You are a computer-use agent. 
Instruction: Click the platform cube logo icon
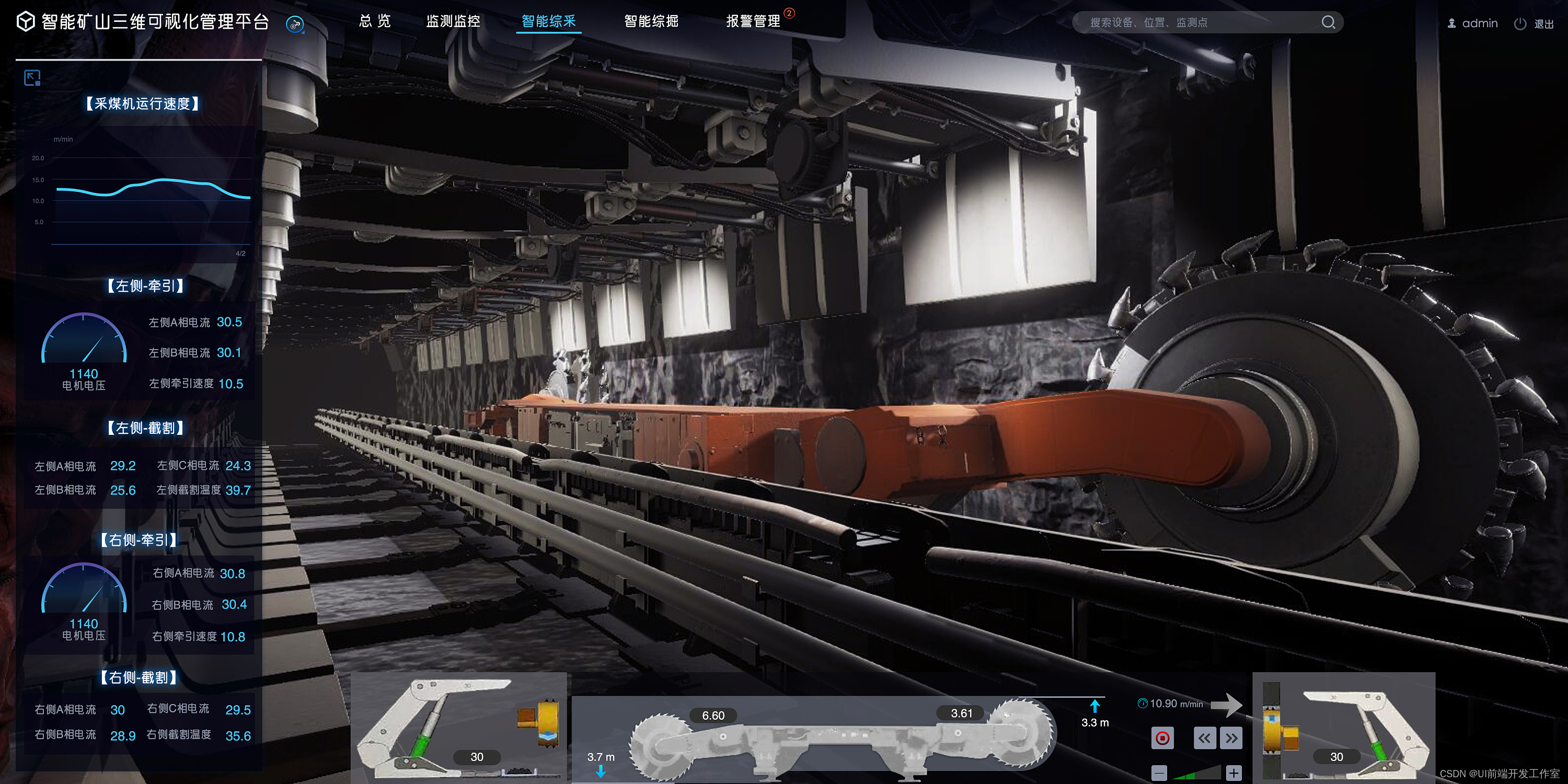pyautogui.click(x=25, y=22)
